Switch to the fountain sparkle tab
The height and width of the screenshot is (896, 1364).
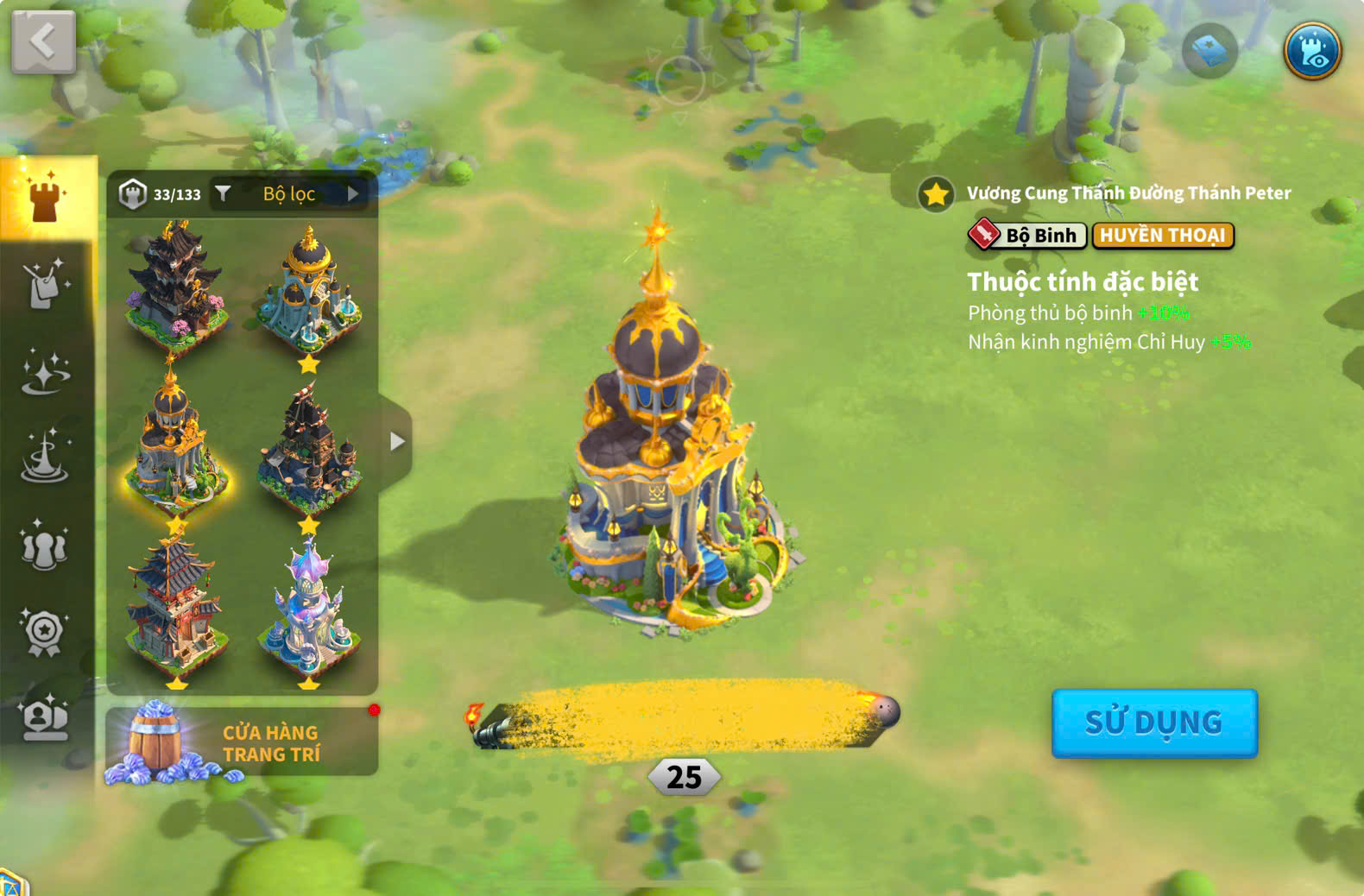click(x=45, y=457)
